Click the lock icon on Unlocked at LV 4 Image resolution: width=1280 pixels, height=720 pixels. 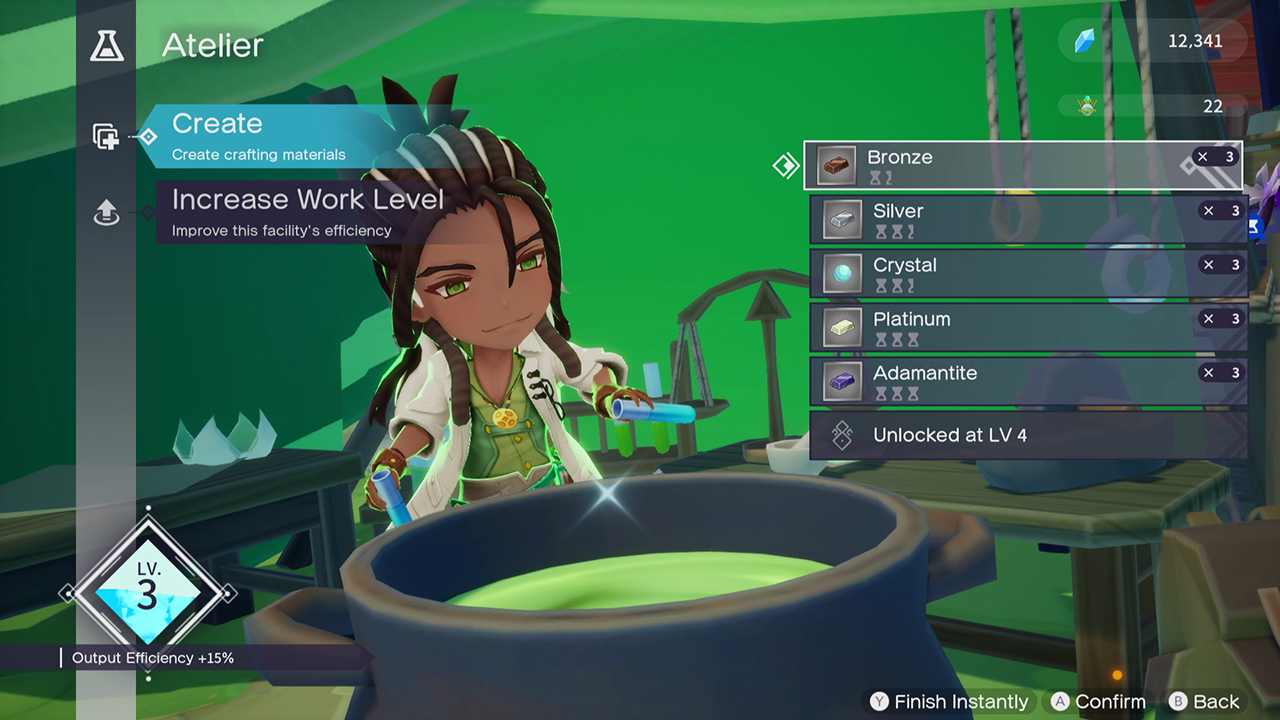[841, 435]
